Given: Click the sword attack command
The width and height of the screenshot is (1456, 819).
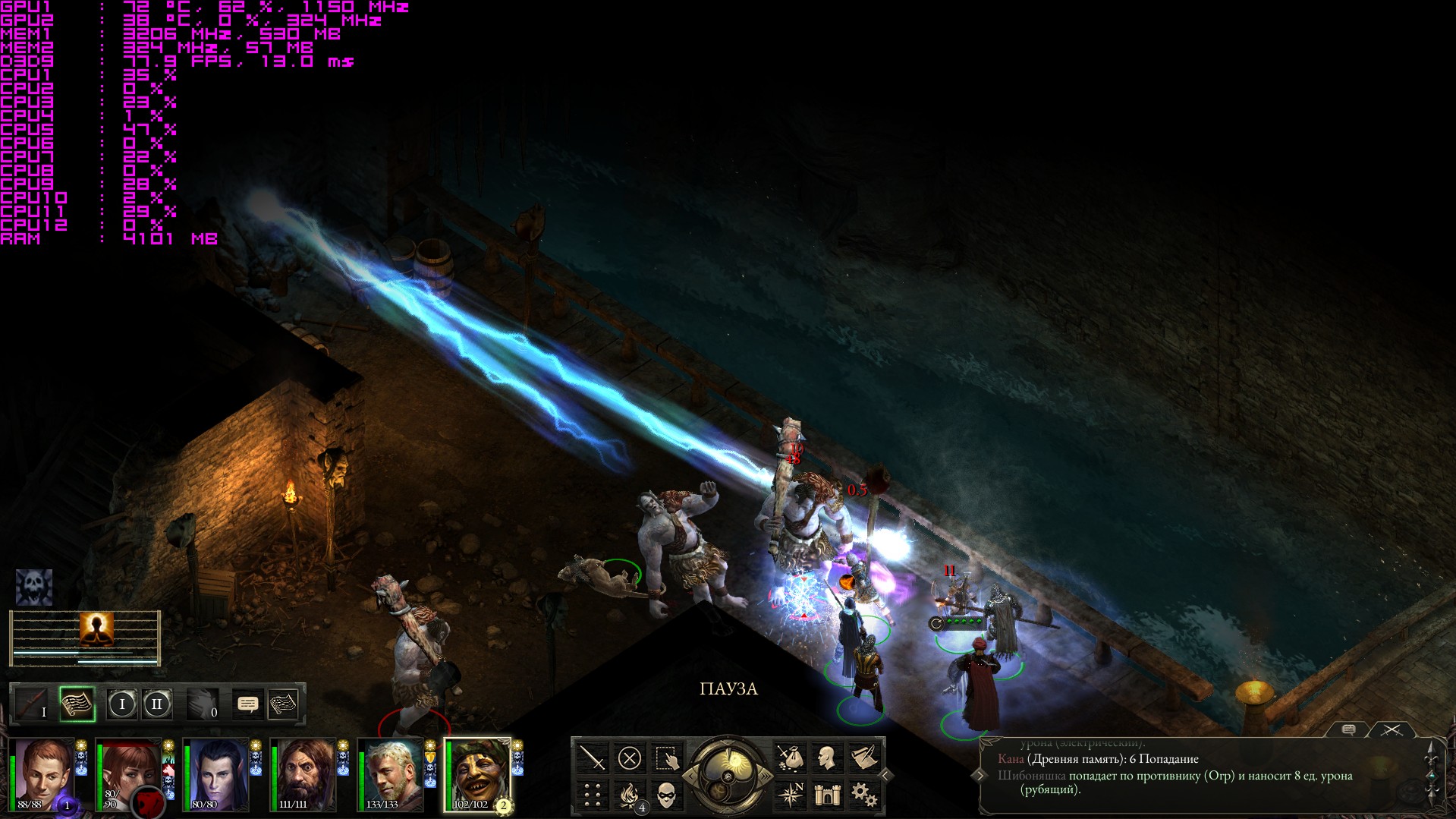Looking at the screenshot, I should [x=593, y=758].
